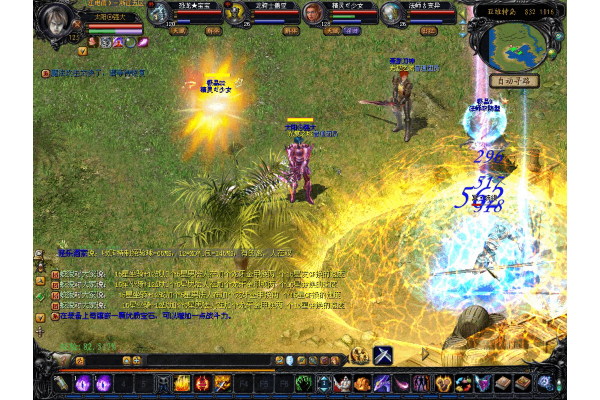Click the blue gem orb at bar's end
The width and height of the screenshot is (600, 400).
545,382
